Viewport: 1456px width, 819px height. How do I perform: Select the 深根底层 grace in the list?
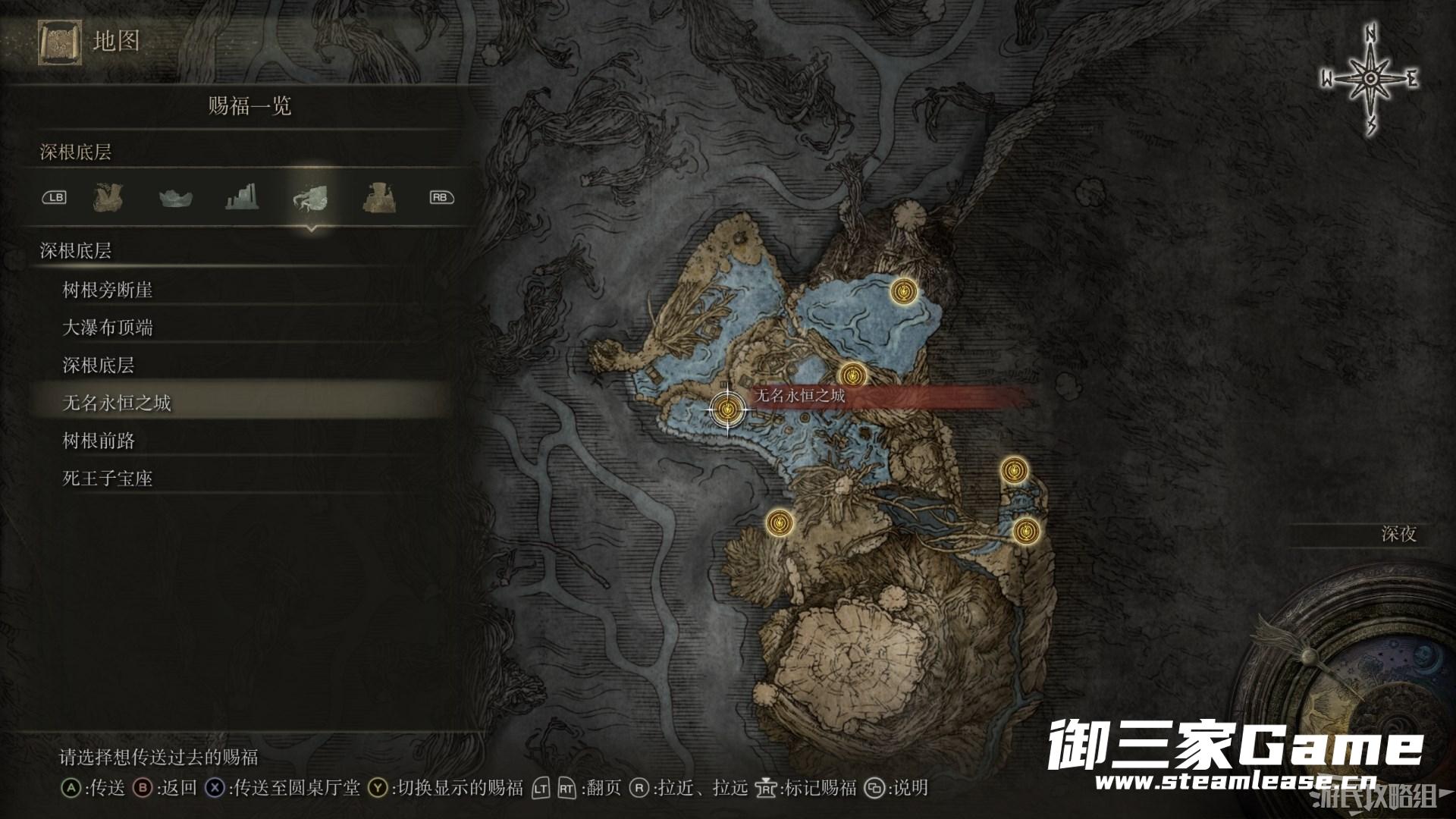pos(99,366)
